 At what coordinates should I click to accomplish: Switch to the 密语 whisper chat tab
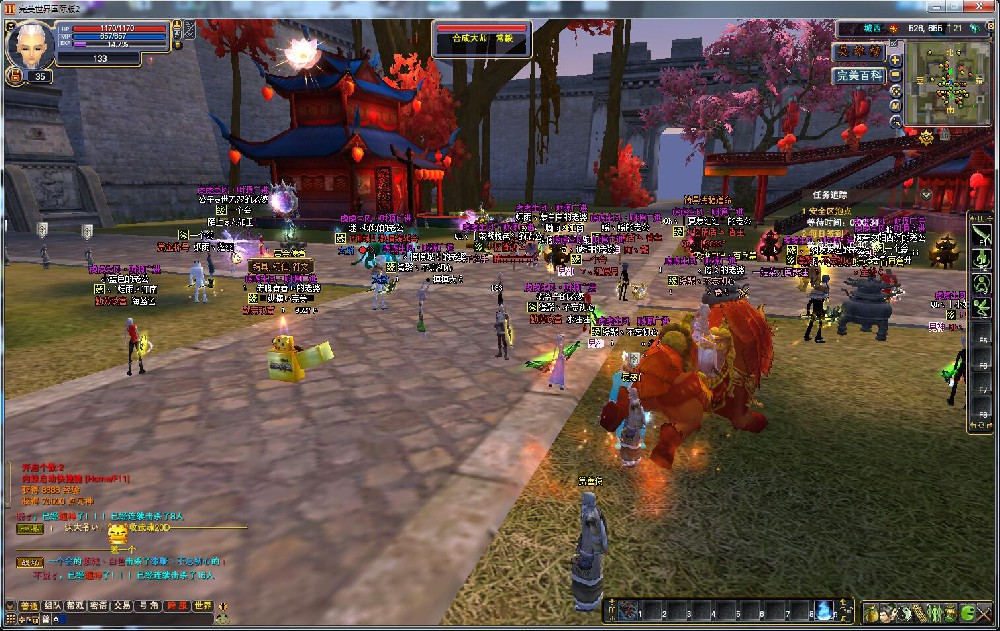(98, 606)
